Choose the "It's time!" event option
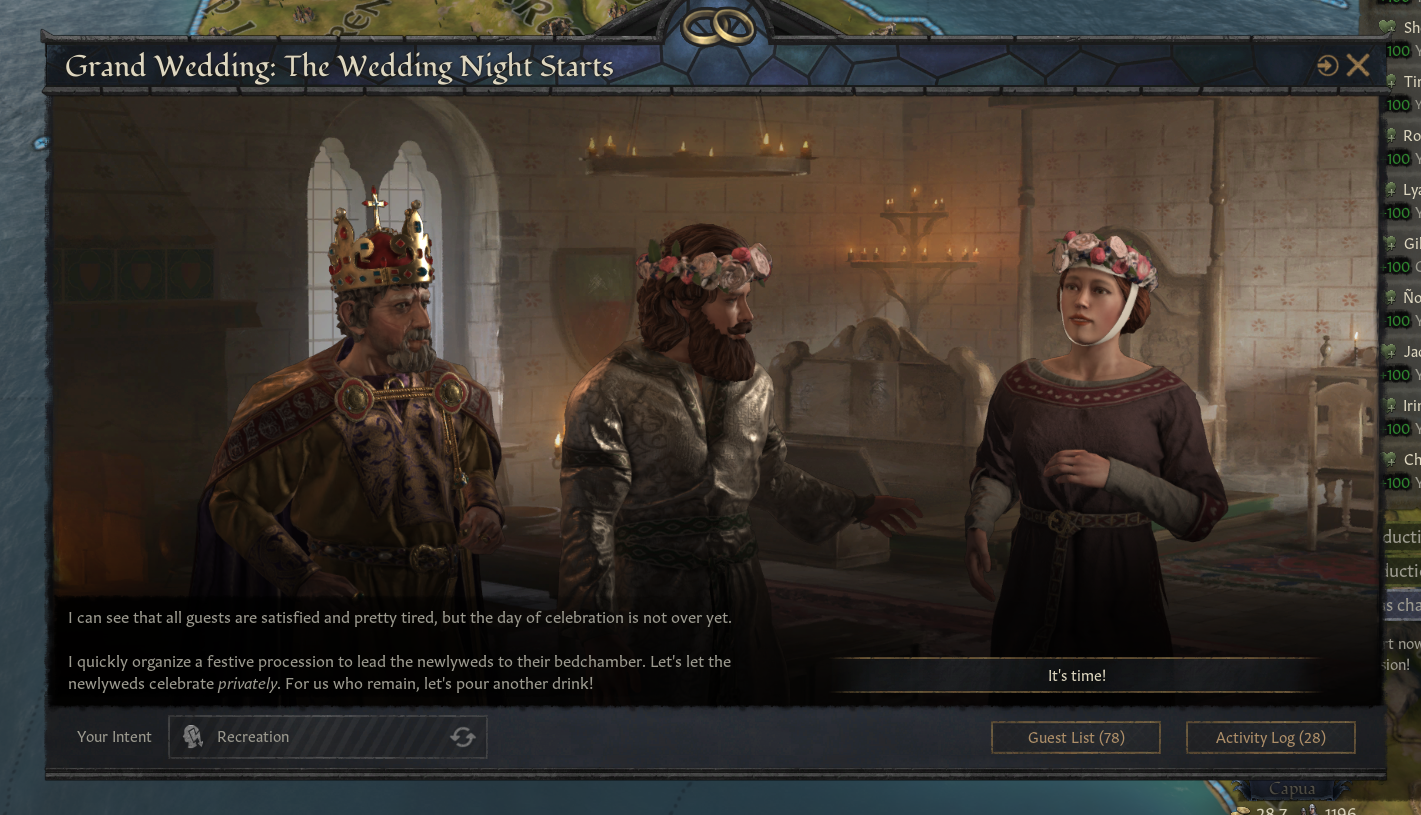The width and height of the screenshot is (1421, 815). 1076,676
